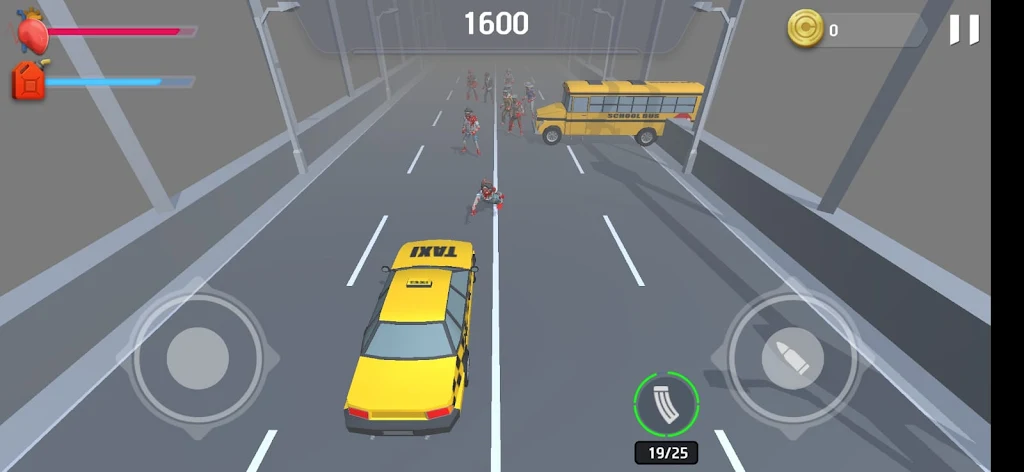Tap the bullet fire button
Viewport: 1024px width, 472px height.
792,357
